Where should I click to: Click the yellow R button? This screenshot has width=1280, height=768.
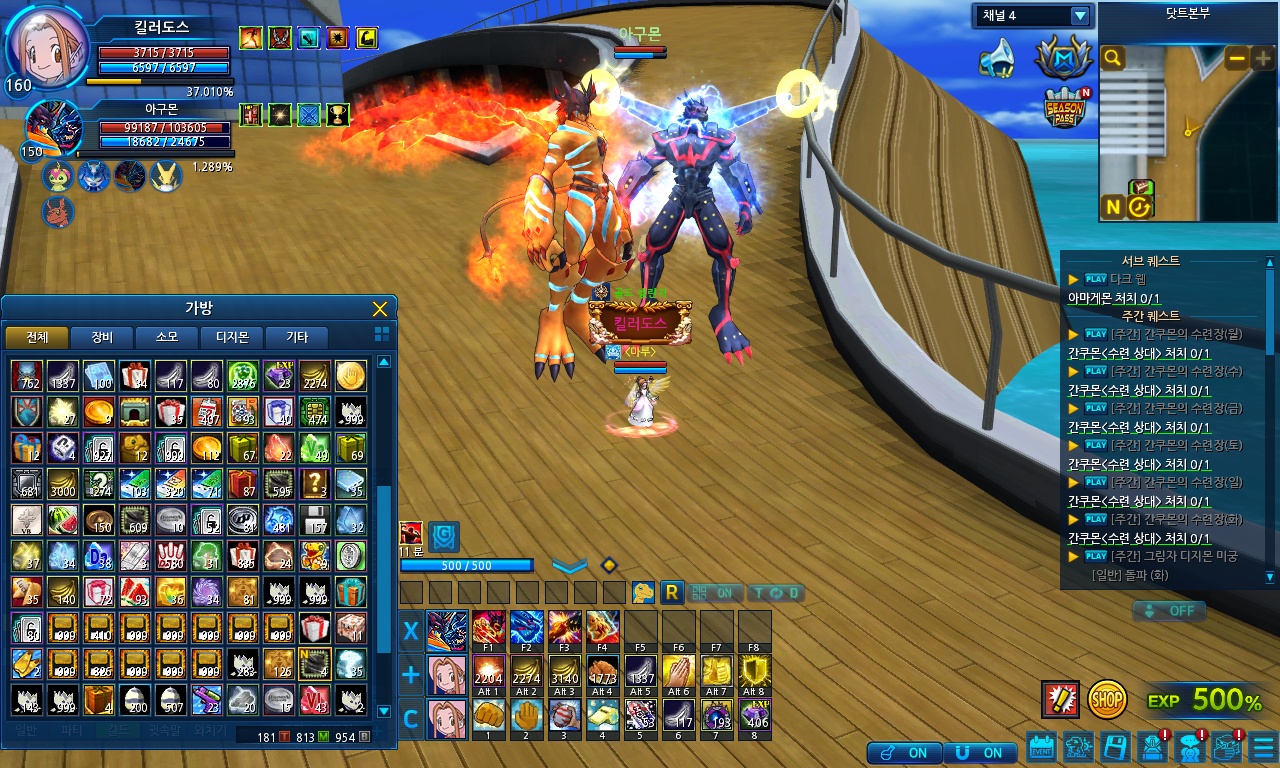(672, 592)
